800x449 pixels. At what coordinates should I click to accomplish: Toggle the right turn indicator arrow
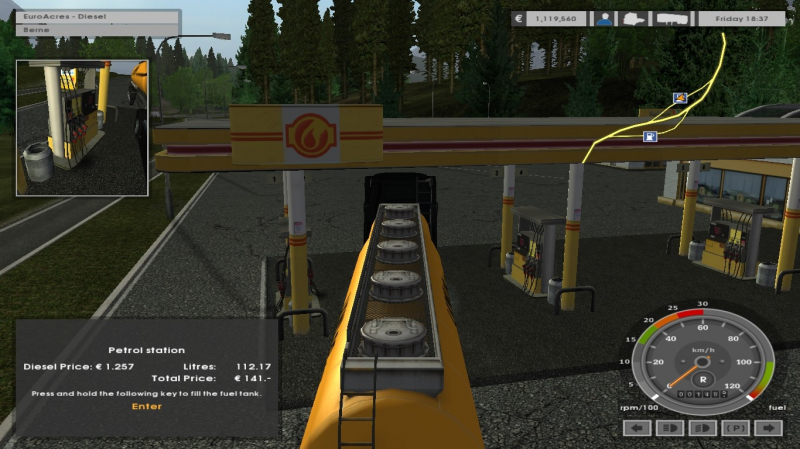click(x=768, y=428)
